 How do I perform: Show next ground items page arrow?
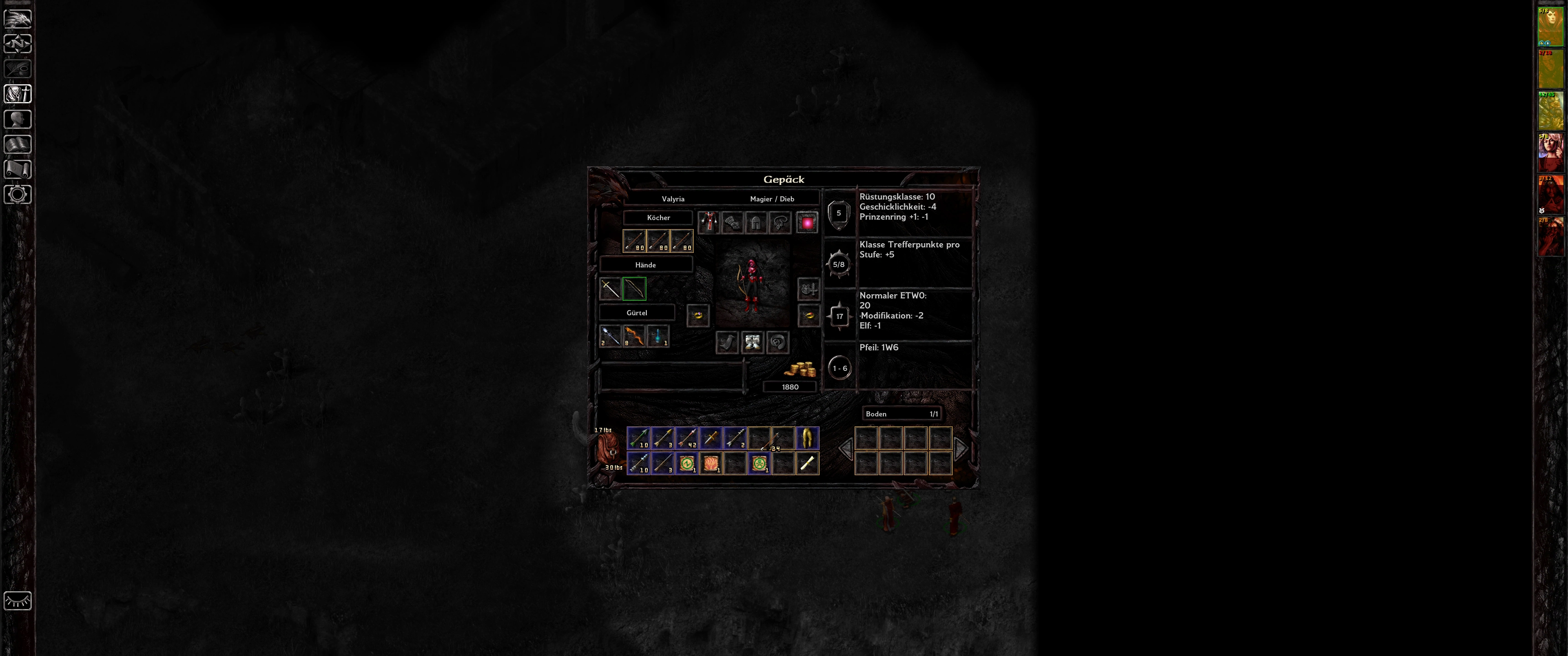pos(960,449)
